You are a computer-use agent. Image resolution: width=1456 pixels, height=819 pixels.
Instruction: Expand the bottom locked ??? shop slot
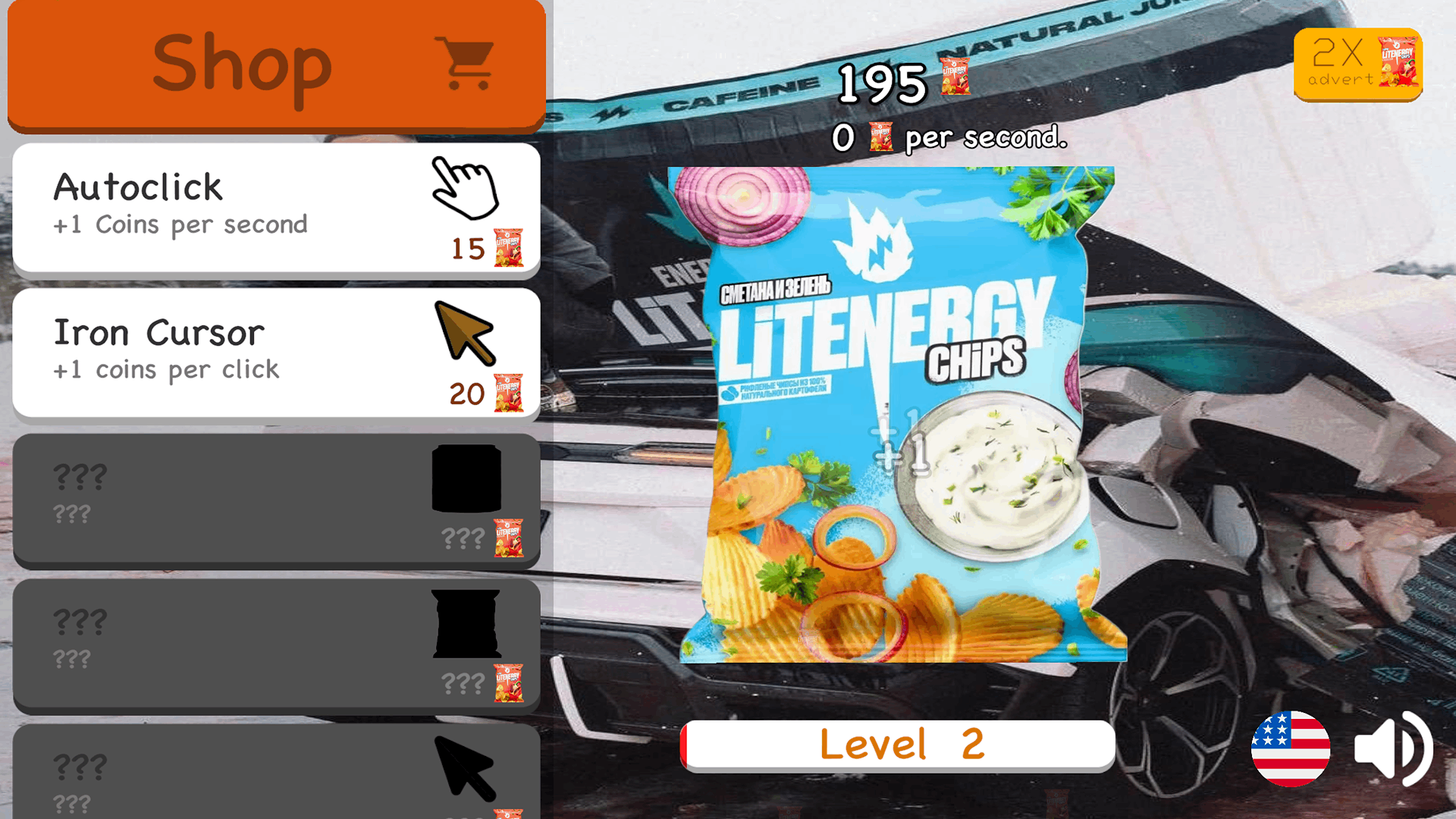(x=273, y=773)
